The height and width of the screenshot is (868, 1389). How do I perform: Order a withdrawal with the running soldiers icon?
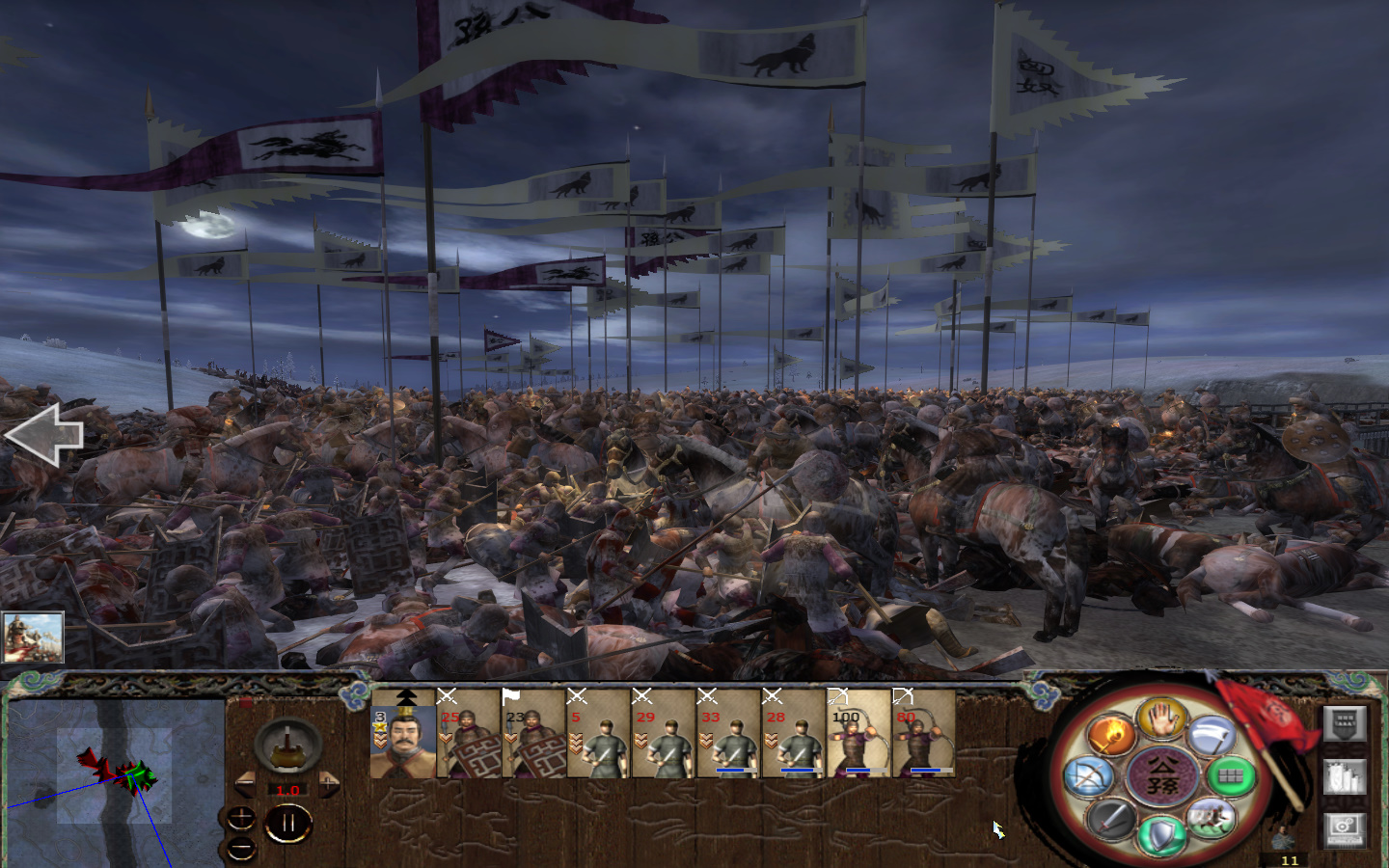point(1212,819)
